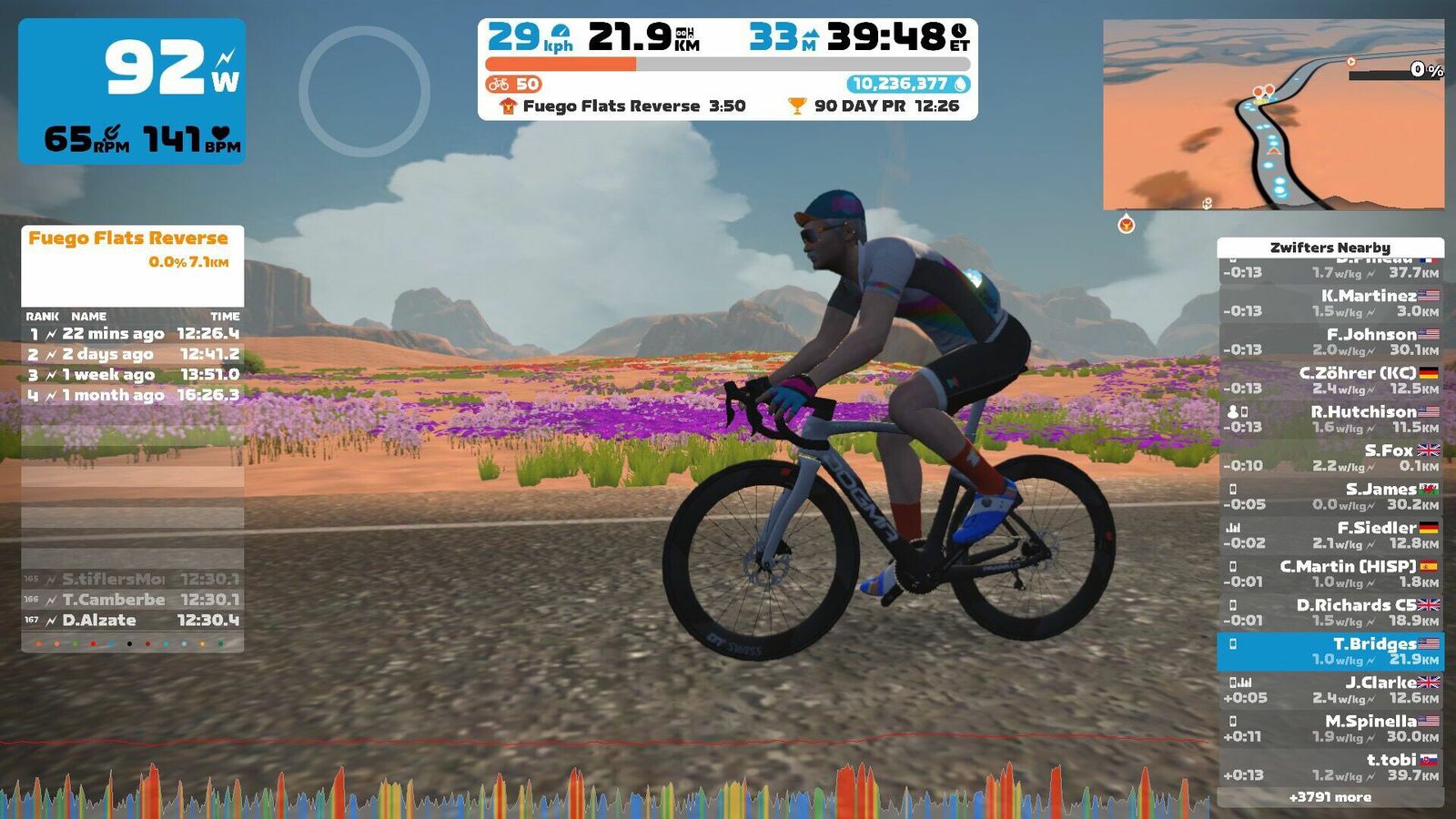Click D.Richards C5 rider entry
Screen dimensions: 1456x819
(x=1330, y=612)
